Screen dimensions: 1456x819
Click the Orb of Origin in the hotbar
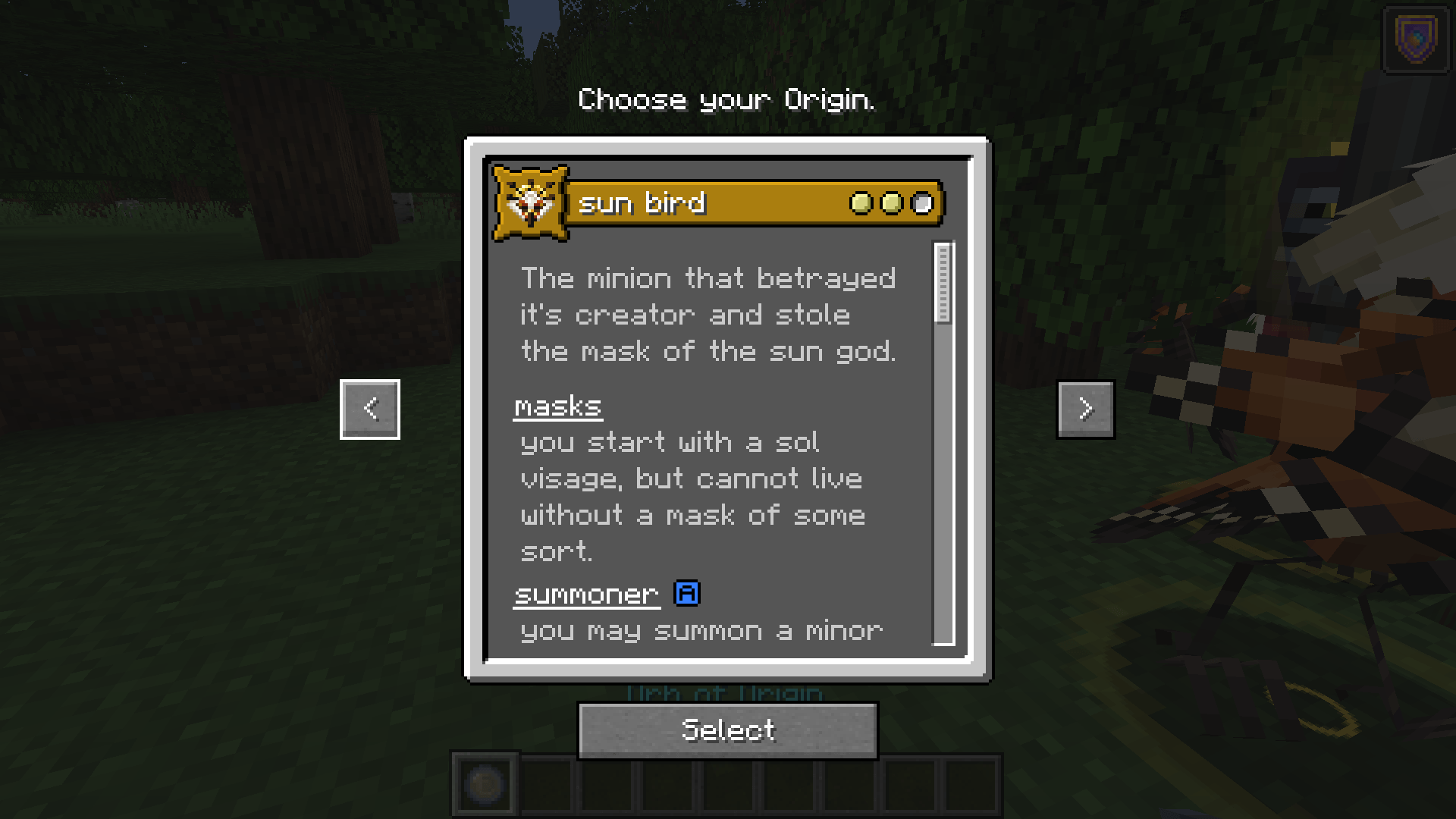(x=485, y=785)
